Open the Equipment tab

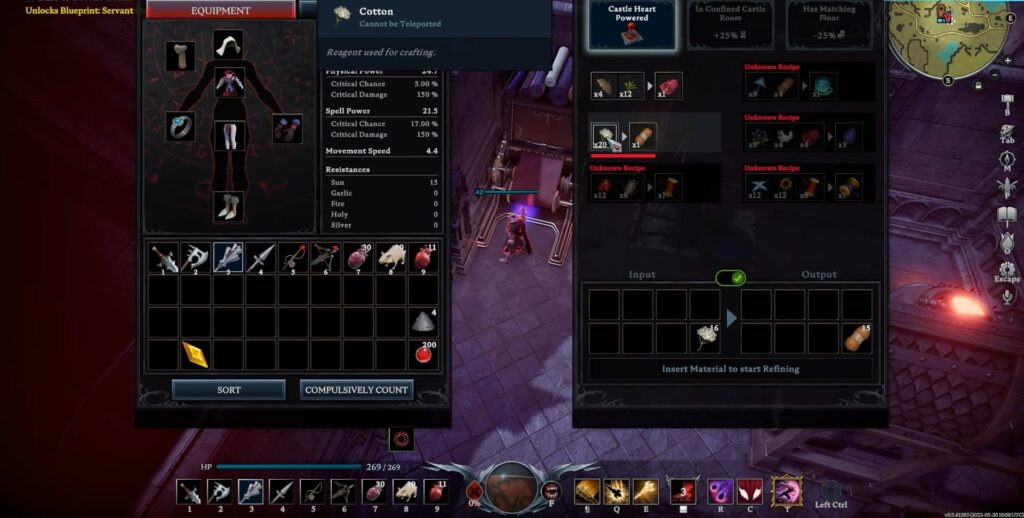(221, 10)
